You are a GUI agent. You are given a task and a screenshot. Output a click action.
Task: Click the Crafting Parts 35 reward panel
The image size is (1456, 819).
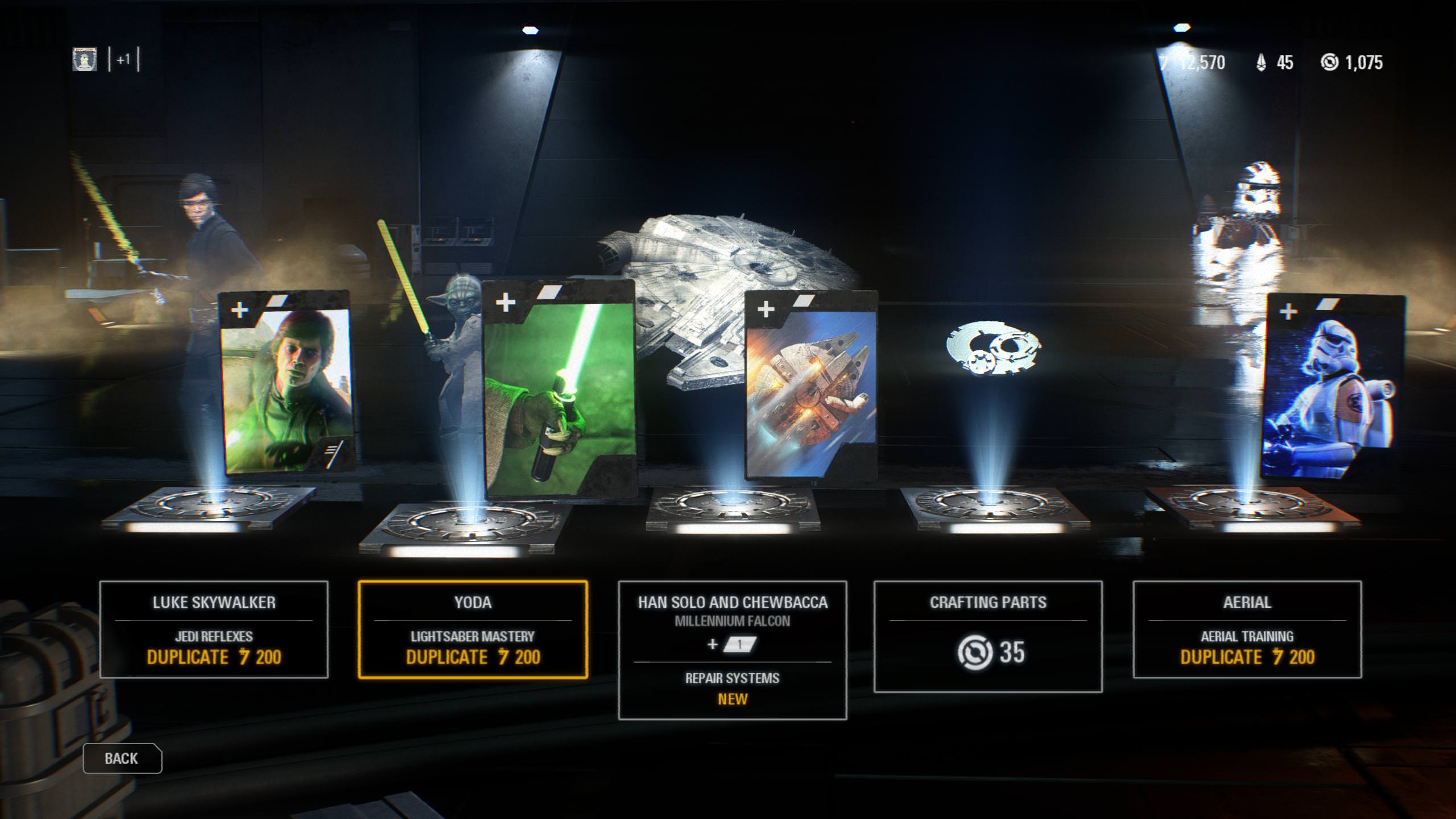click(x=988, y=636)
